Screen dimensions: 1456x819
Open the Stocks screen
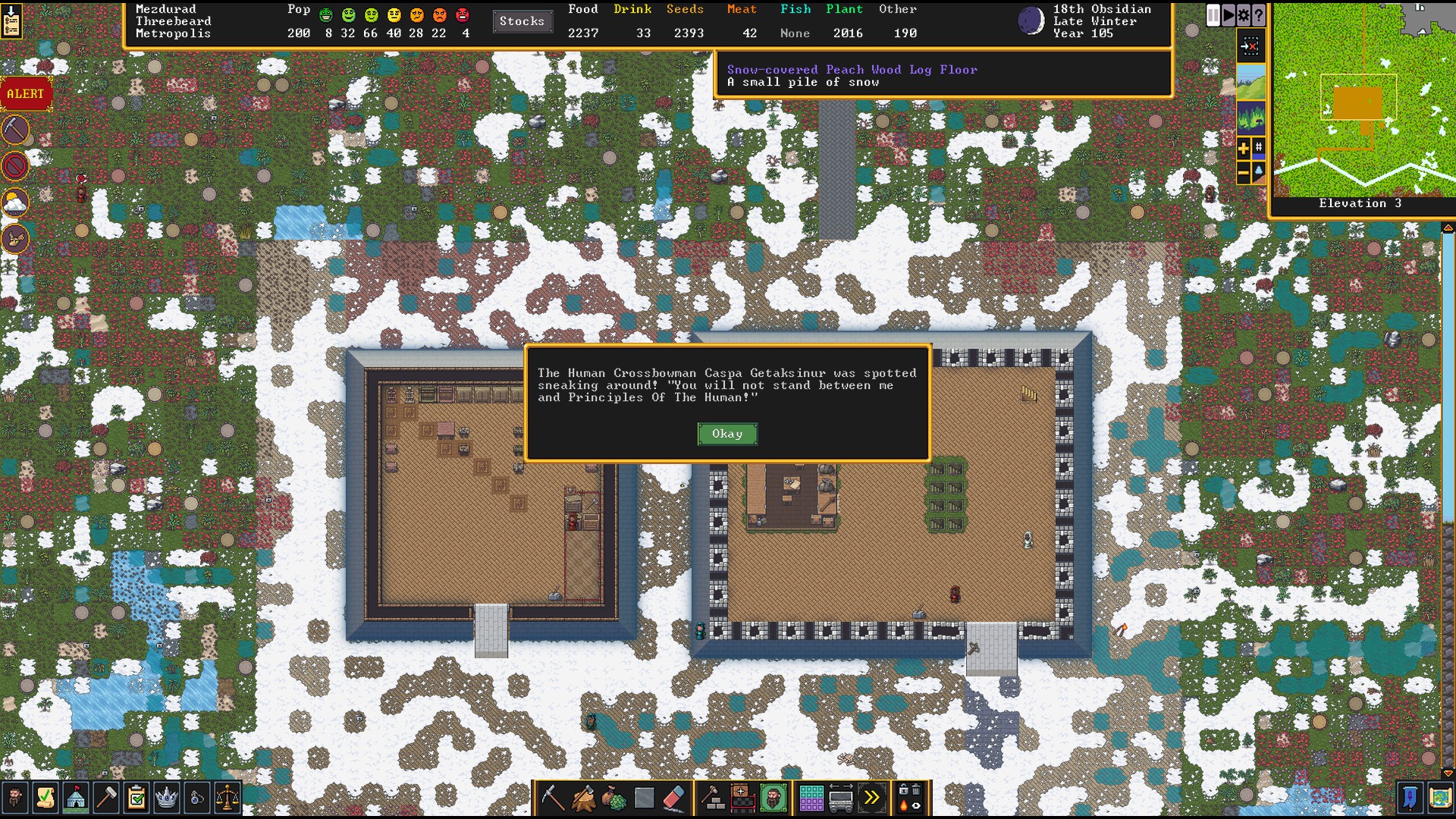(522, 21)
